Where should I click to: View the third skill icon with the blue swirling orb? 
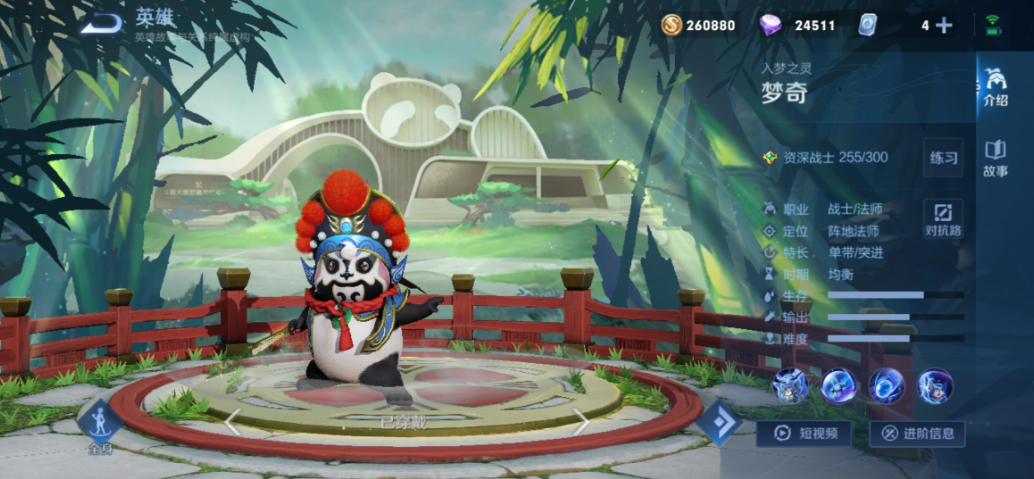(x=886, y=386)
